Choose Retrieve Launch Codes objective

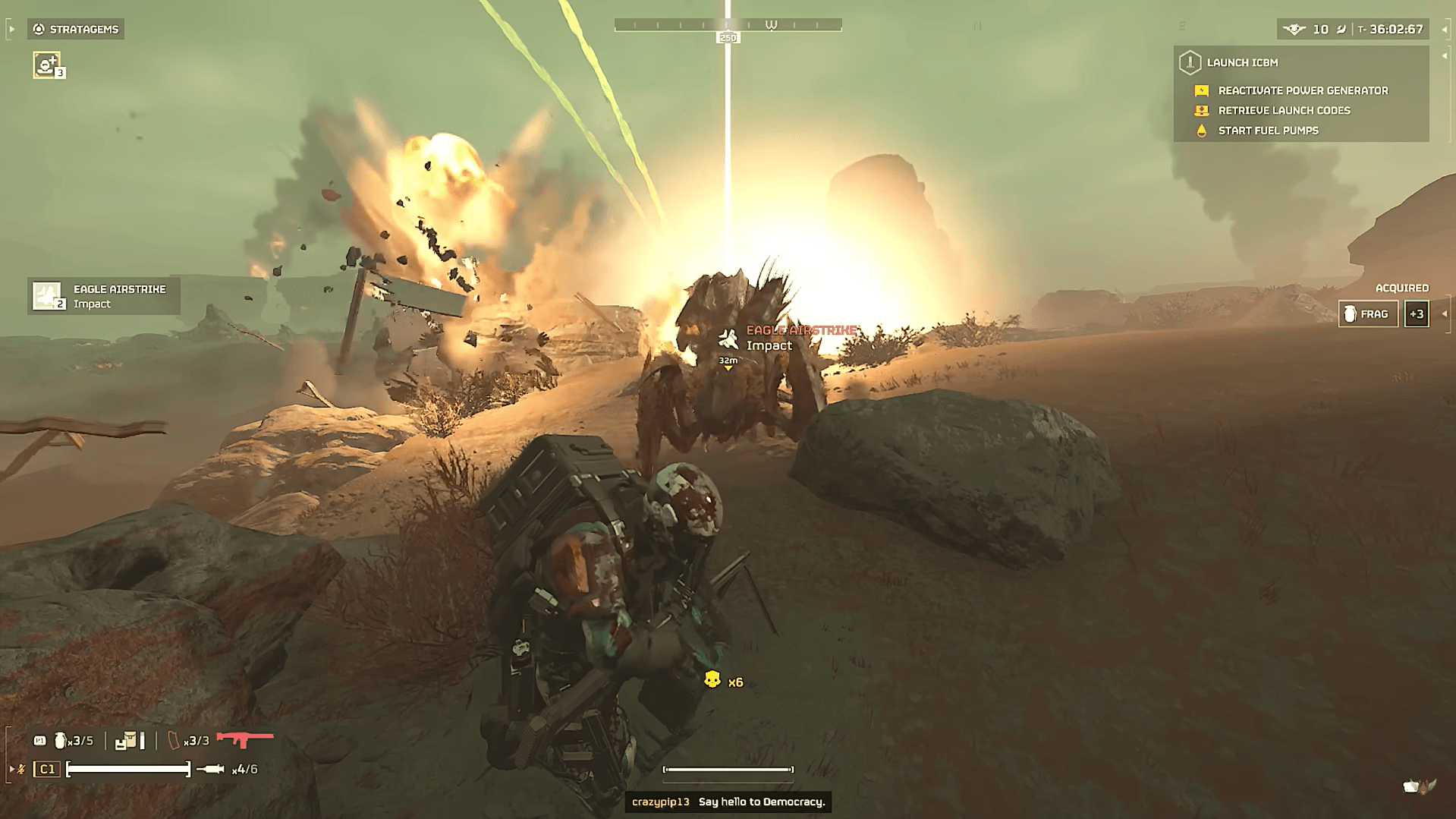click(x=1283, y=111)
